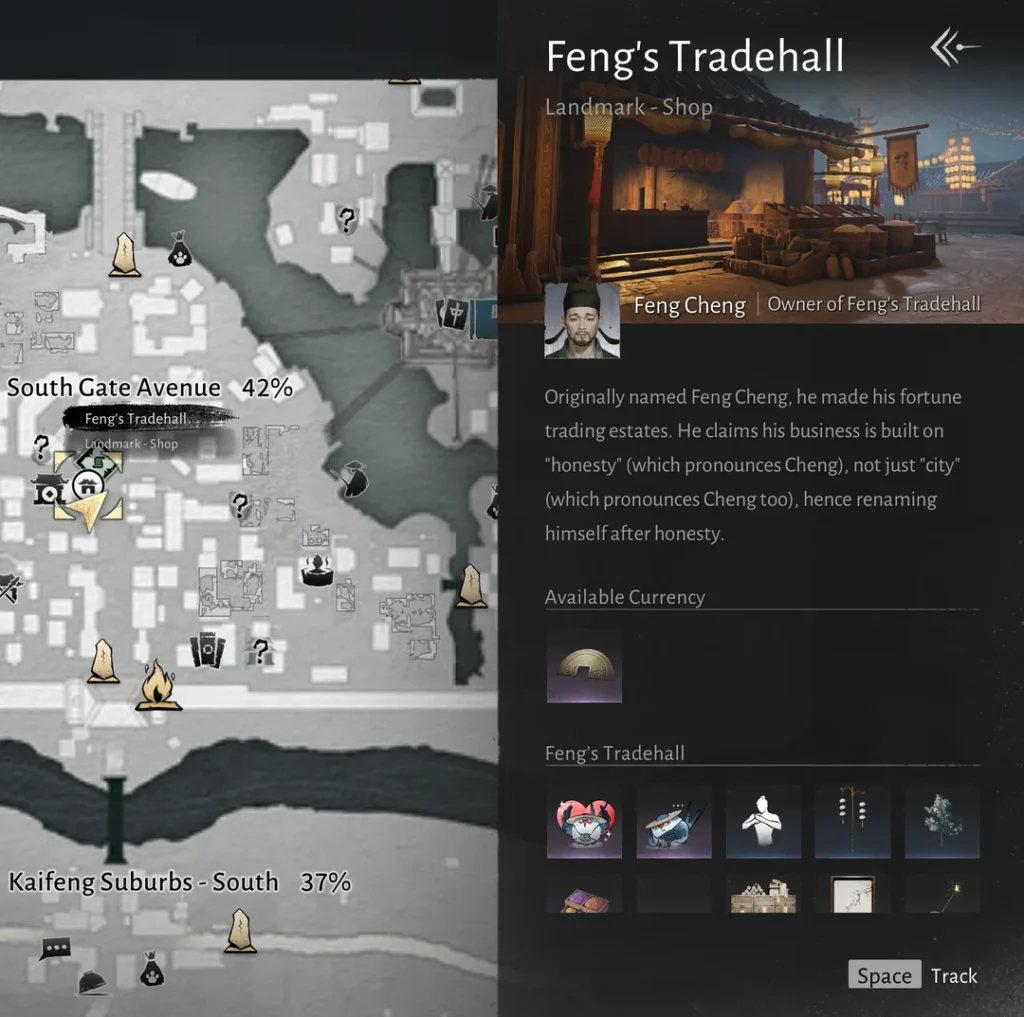This screenshot has width=1024, height=1017.
Task: Select the helmet marker in Kaifeng Suburbs
Action: tap(93, 983)
